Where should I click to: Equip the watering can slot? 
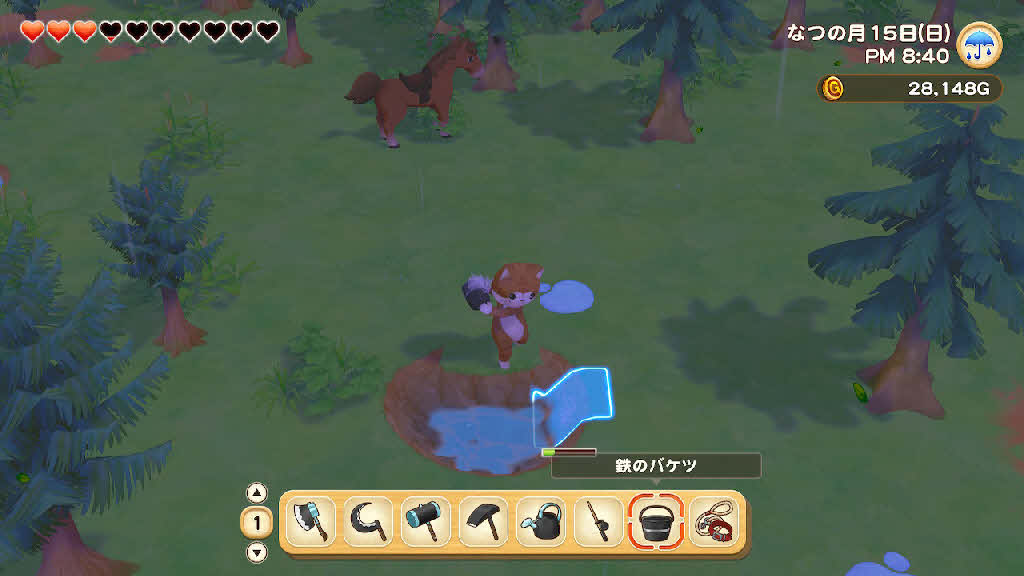[x=541, y=521]
